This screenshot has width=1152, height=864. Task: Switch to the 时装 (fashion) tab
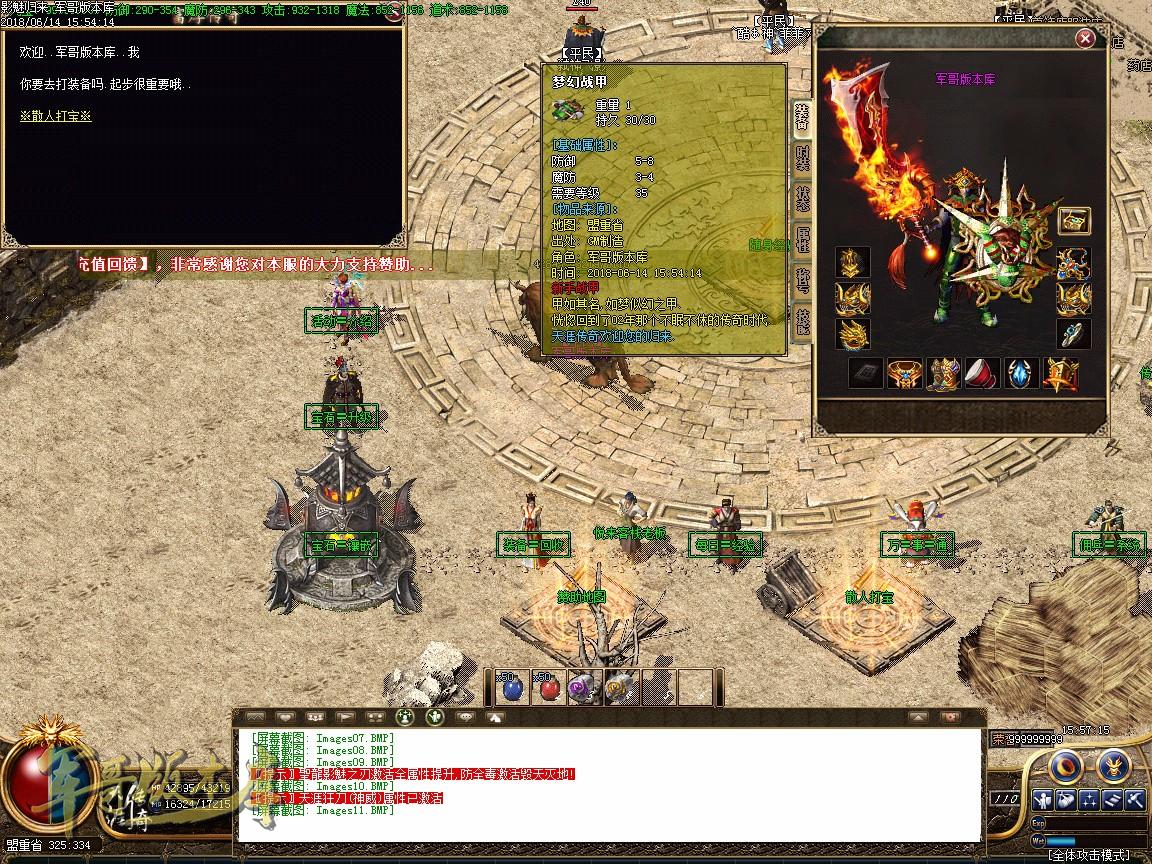[802, 158]
